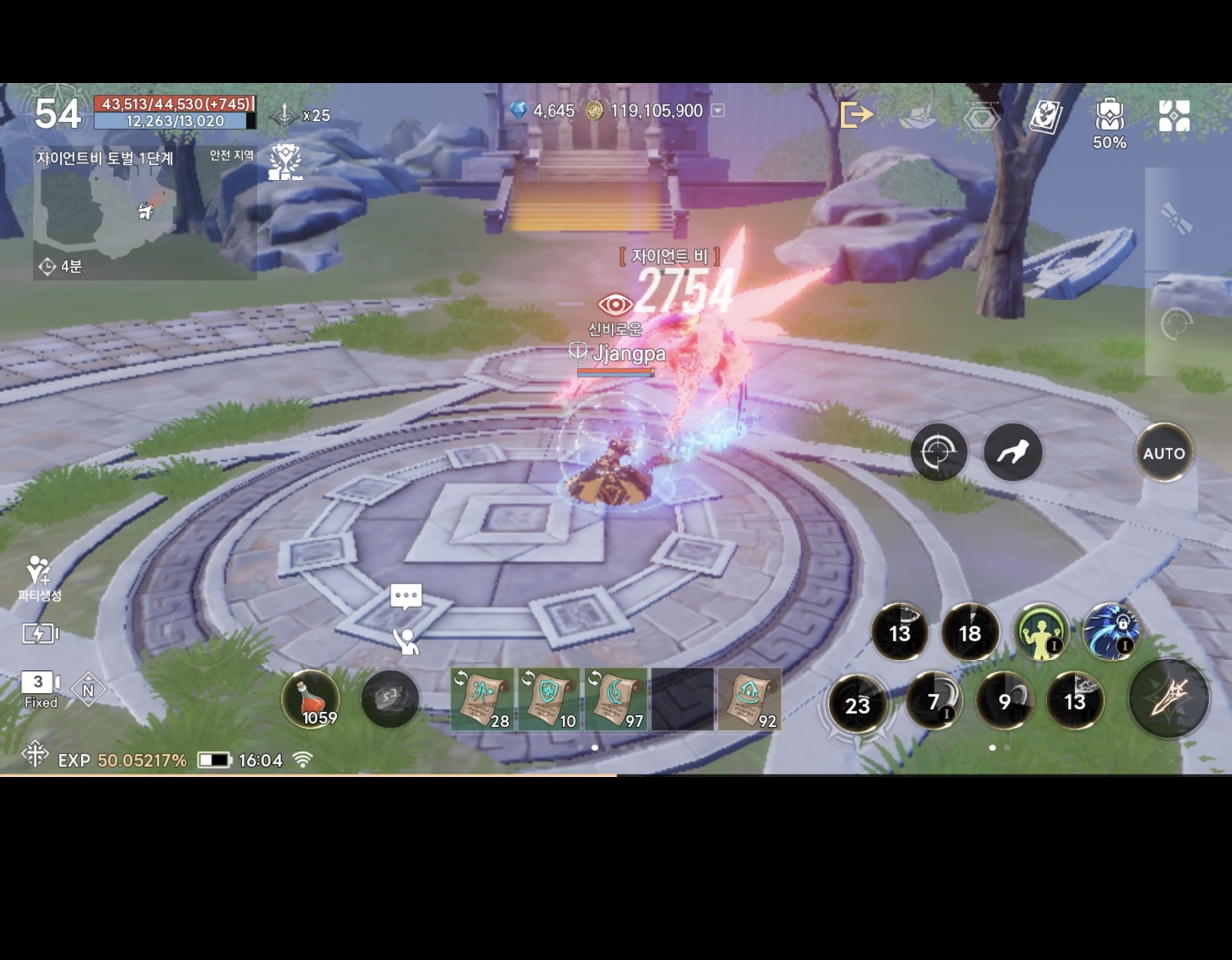
Task: Expand the currency dropdown arrow
Action: 718,111
